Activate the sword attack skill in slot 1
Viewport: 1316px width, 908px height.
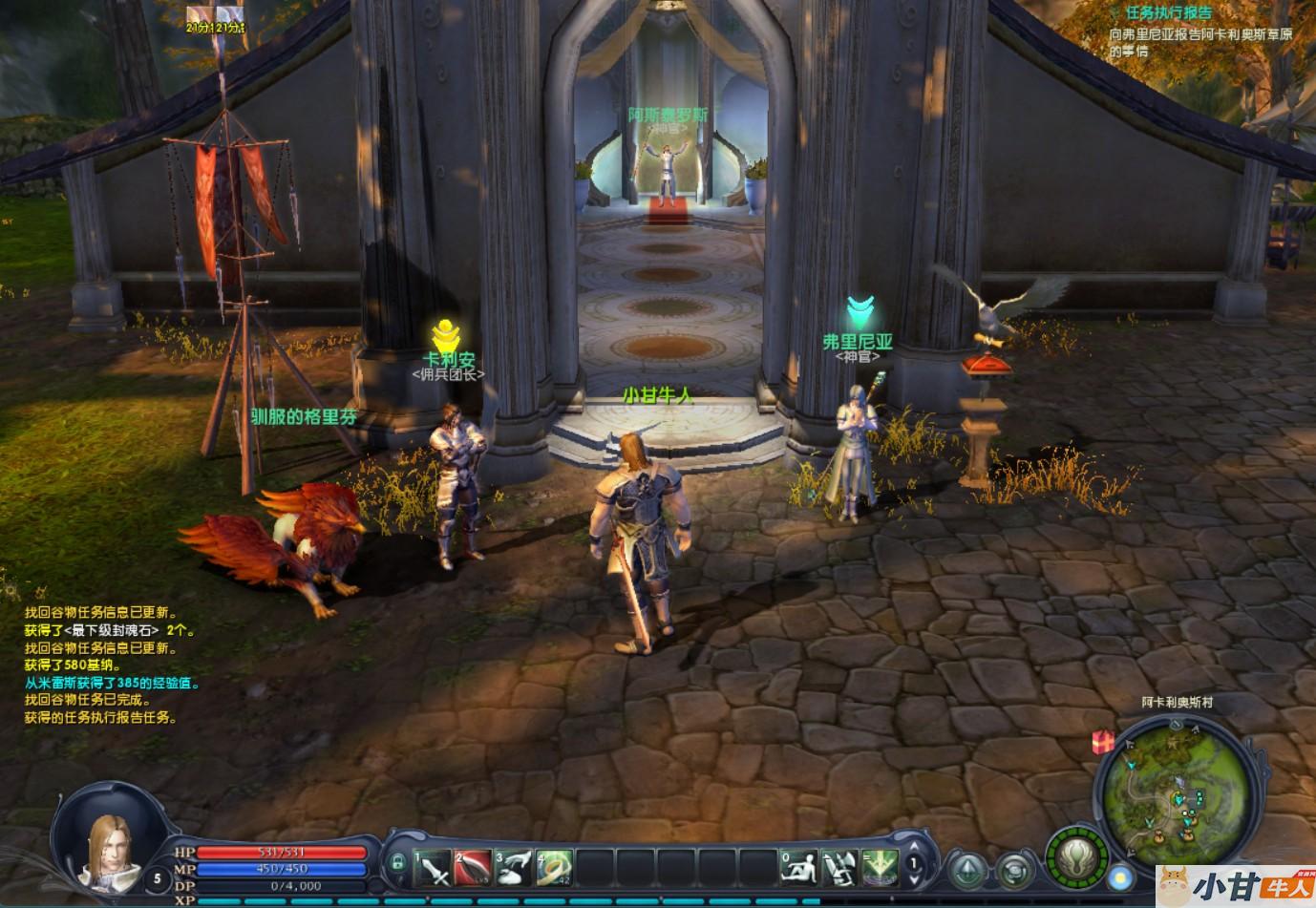(433, 866)
